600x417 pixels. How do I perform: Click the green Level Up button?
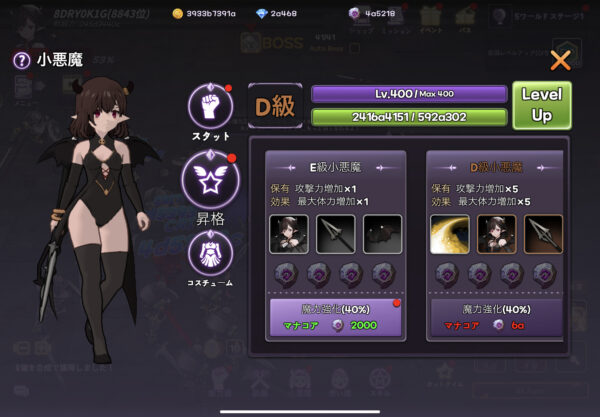pos(541,105)
